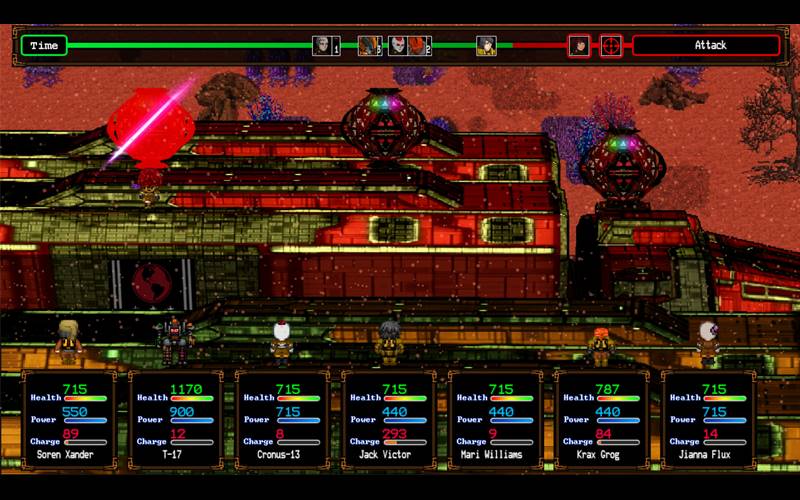The height and width of the screenshot is (500, 800).
Task: Select the red-framed portrait on the timeline
Action: click(579, 46)
